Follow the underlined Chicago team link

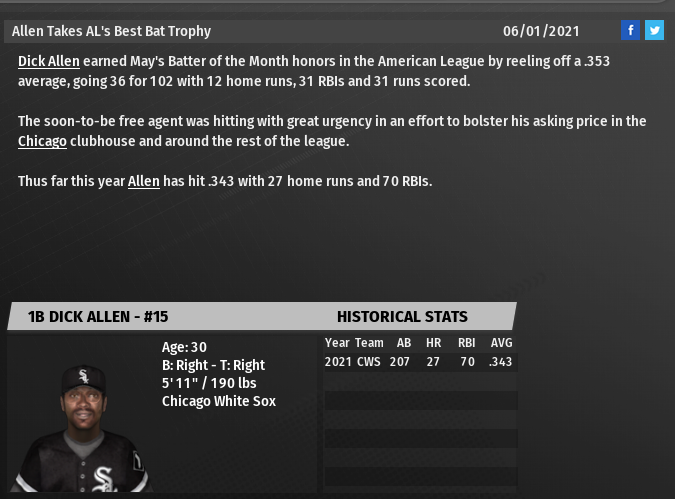tap(42, 141)
